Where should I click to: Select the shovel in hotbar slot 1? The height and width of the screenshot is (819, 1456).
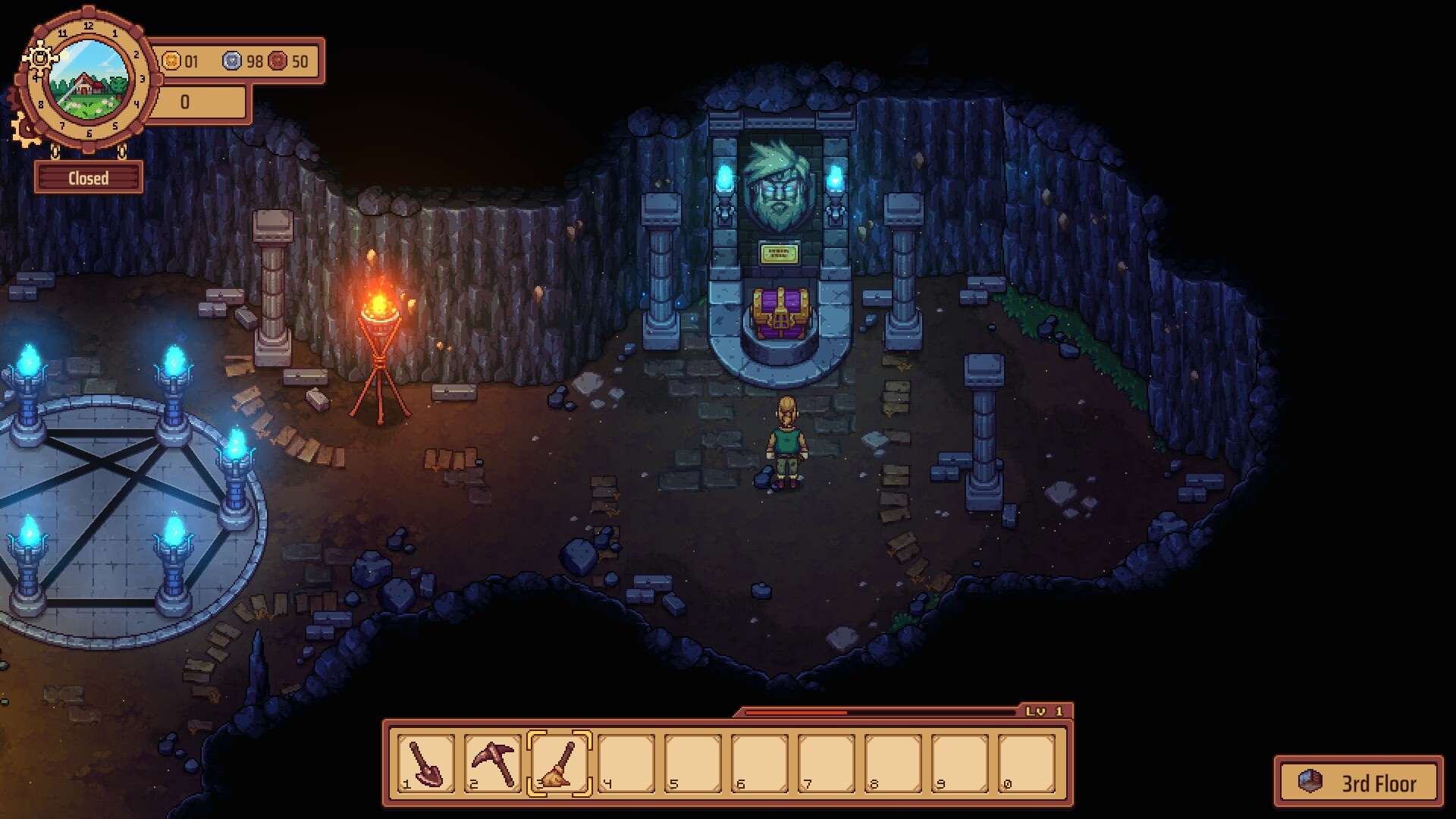coord(425,763)
